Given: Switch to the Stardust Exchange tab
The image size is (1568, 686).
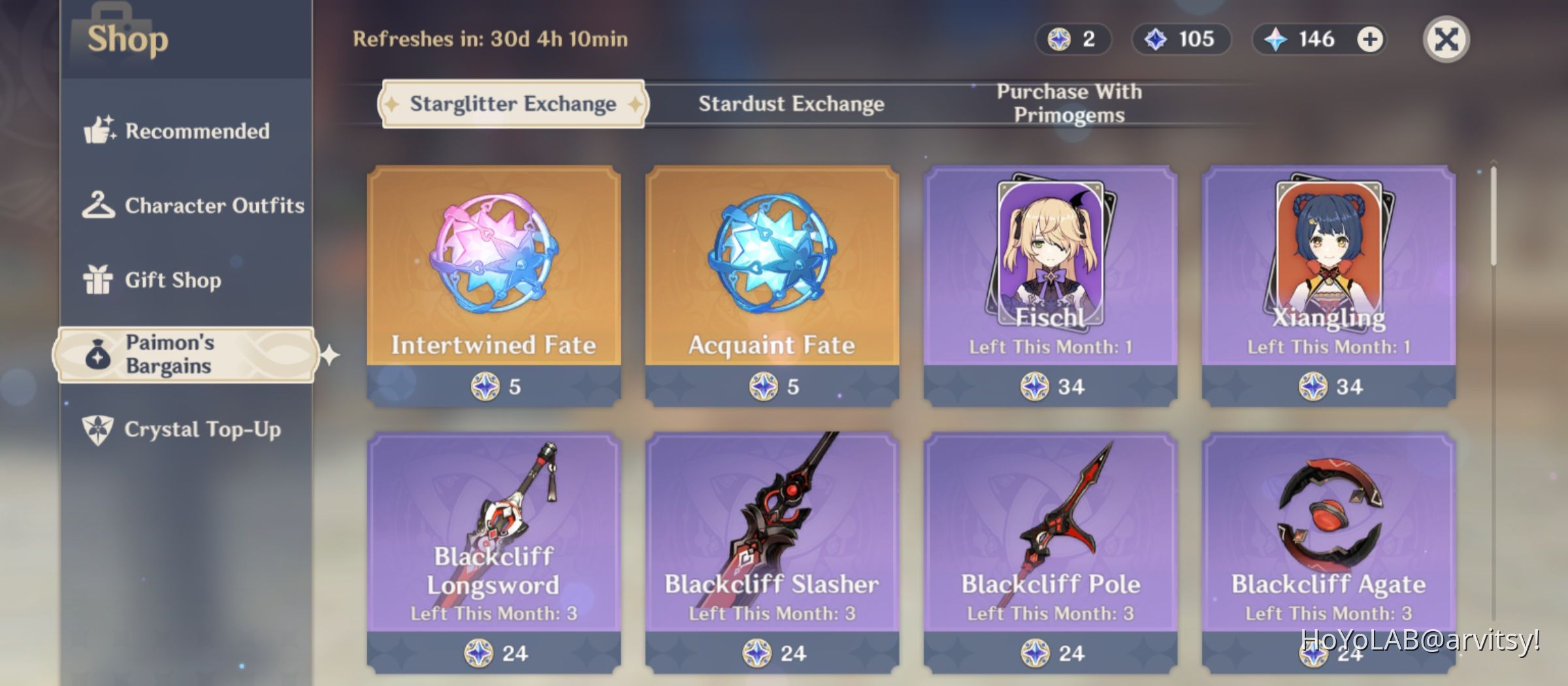Looking at the screenshot, I should coord(792,103).
